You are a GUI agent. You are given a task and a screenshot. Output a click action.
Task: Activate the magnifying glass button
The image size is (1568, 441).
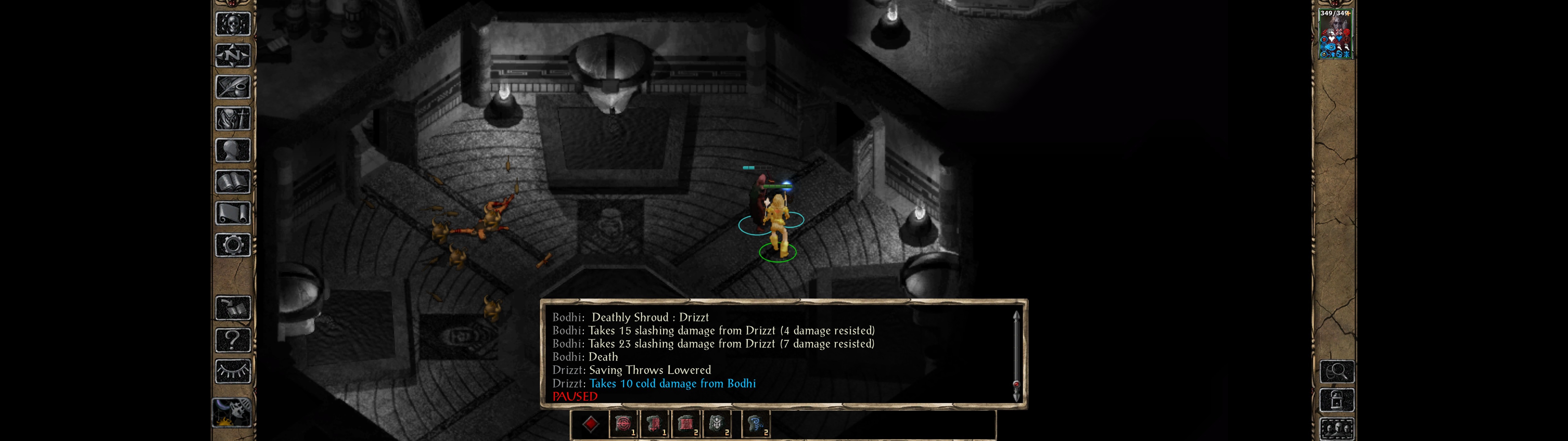pos(1337,371)
